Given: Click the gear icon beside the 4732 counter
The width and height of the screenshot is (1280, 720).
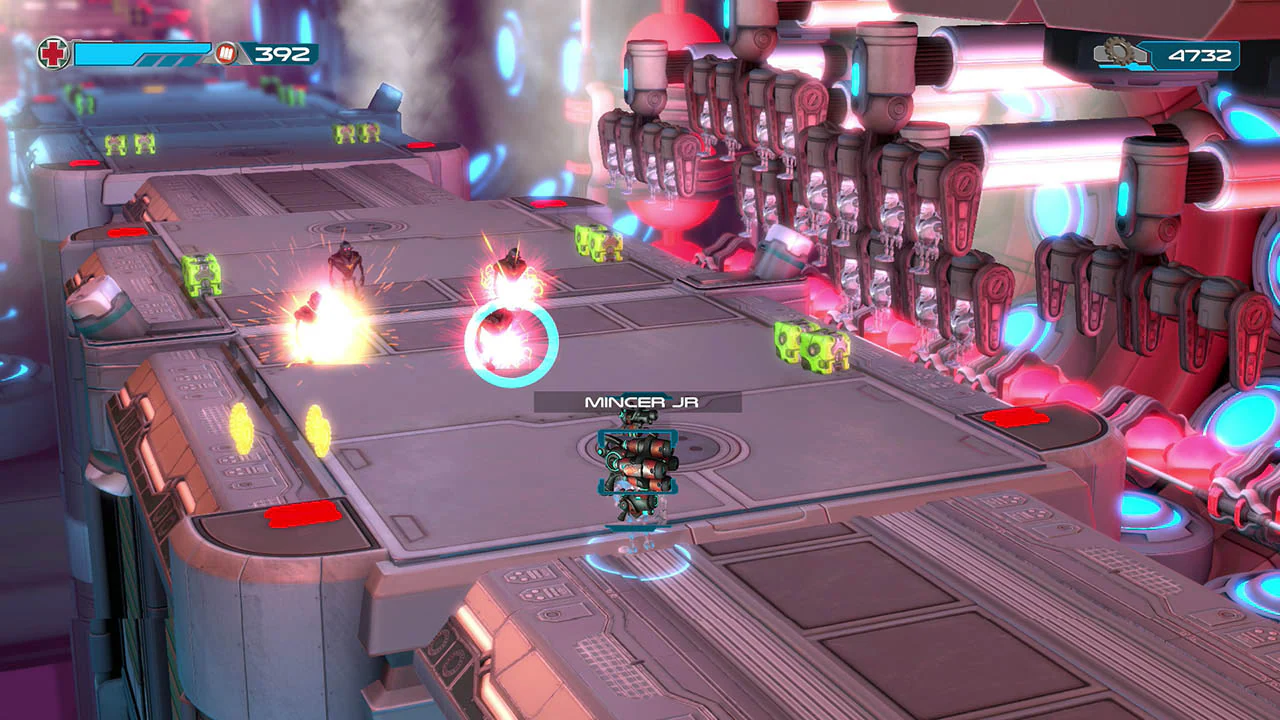Looking at the screenshot, I should [1122, 49].
